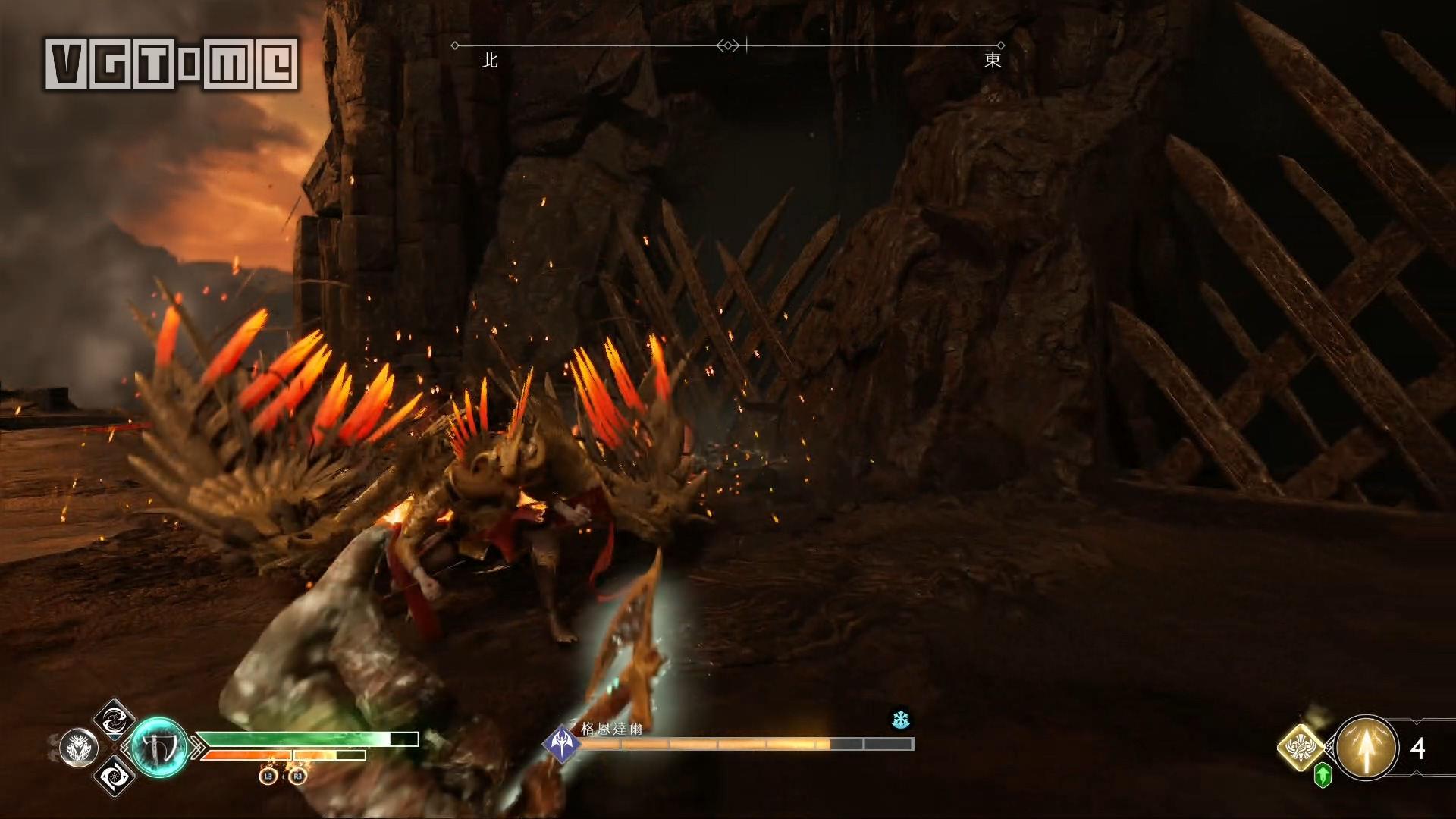Click the round owl-crest talisman icon
This screenshot has height=819, width=1456.
(79, 748)
